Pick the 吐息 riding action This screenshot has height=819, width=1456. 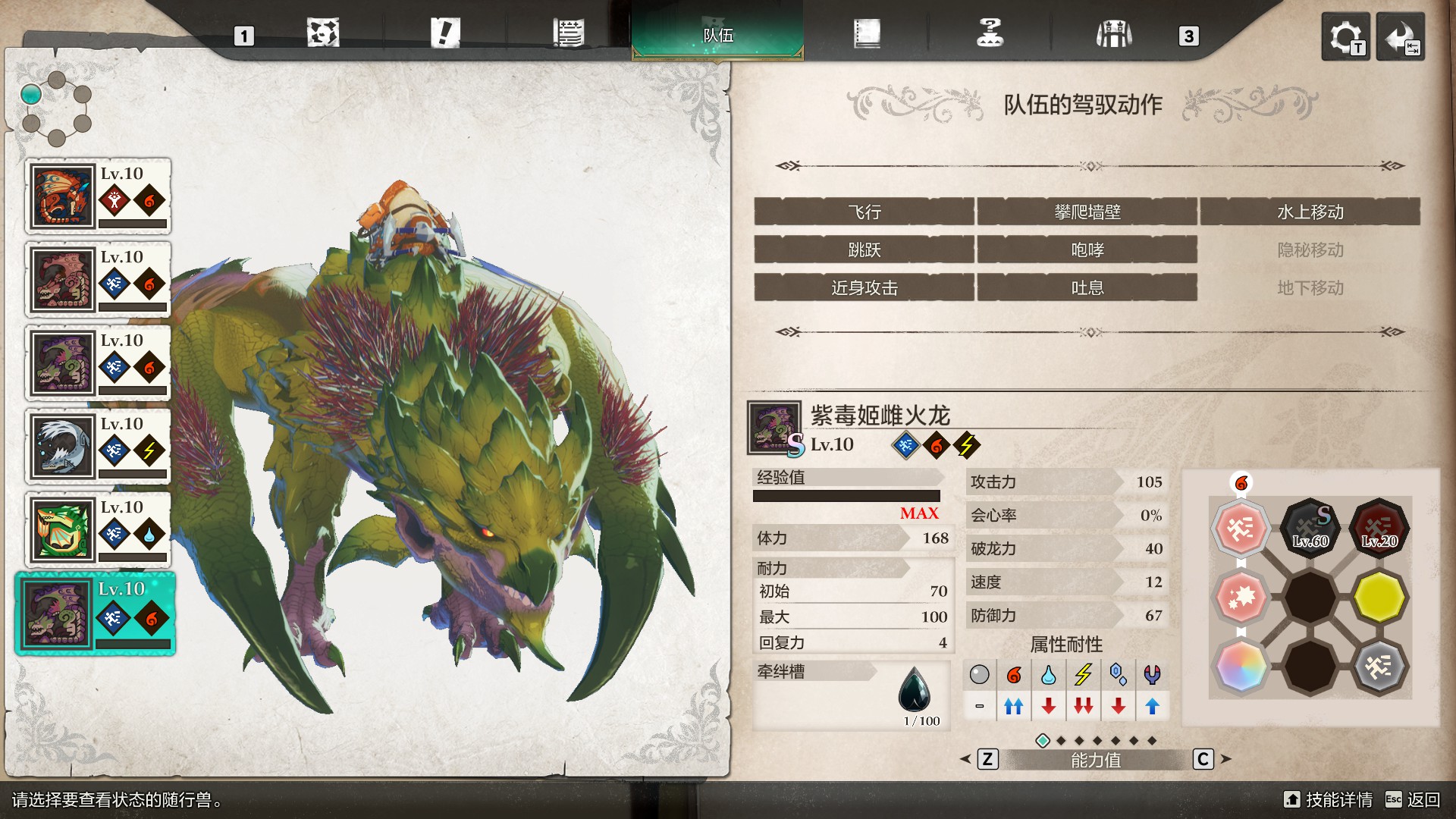click(x=1087, y=288)
